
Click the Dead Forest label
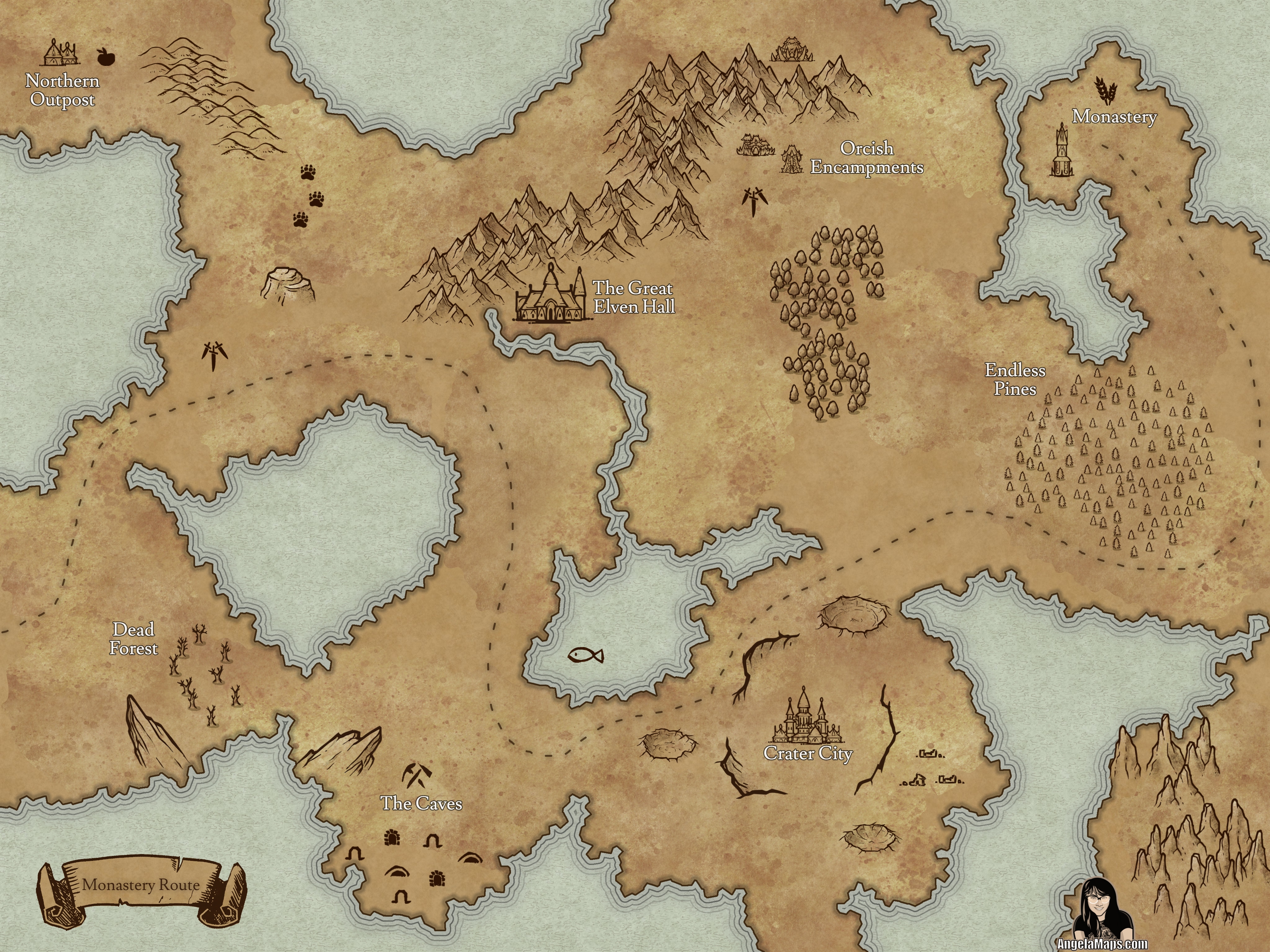coord(134,639)
